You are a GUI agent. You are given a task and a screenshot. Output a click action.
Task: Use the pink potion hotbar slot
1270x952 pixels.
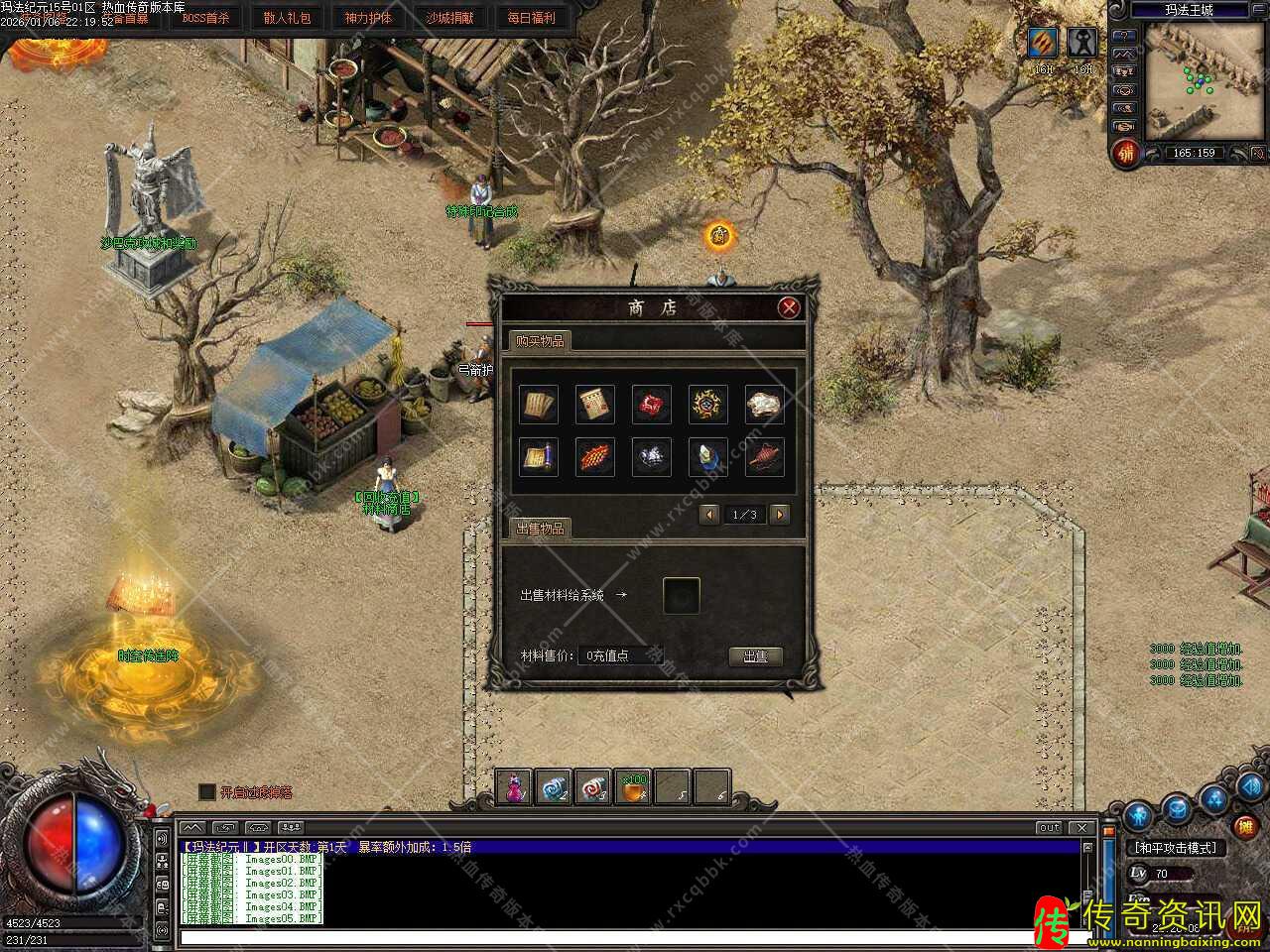tap(514, 787)
